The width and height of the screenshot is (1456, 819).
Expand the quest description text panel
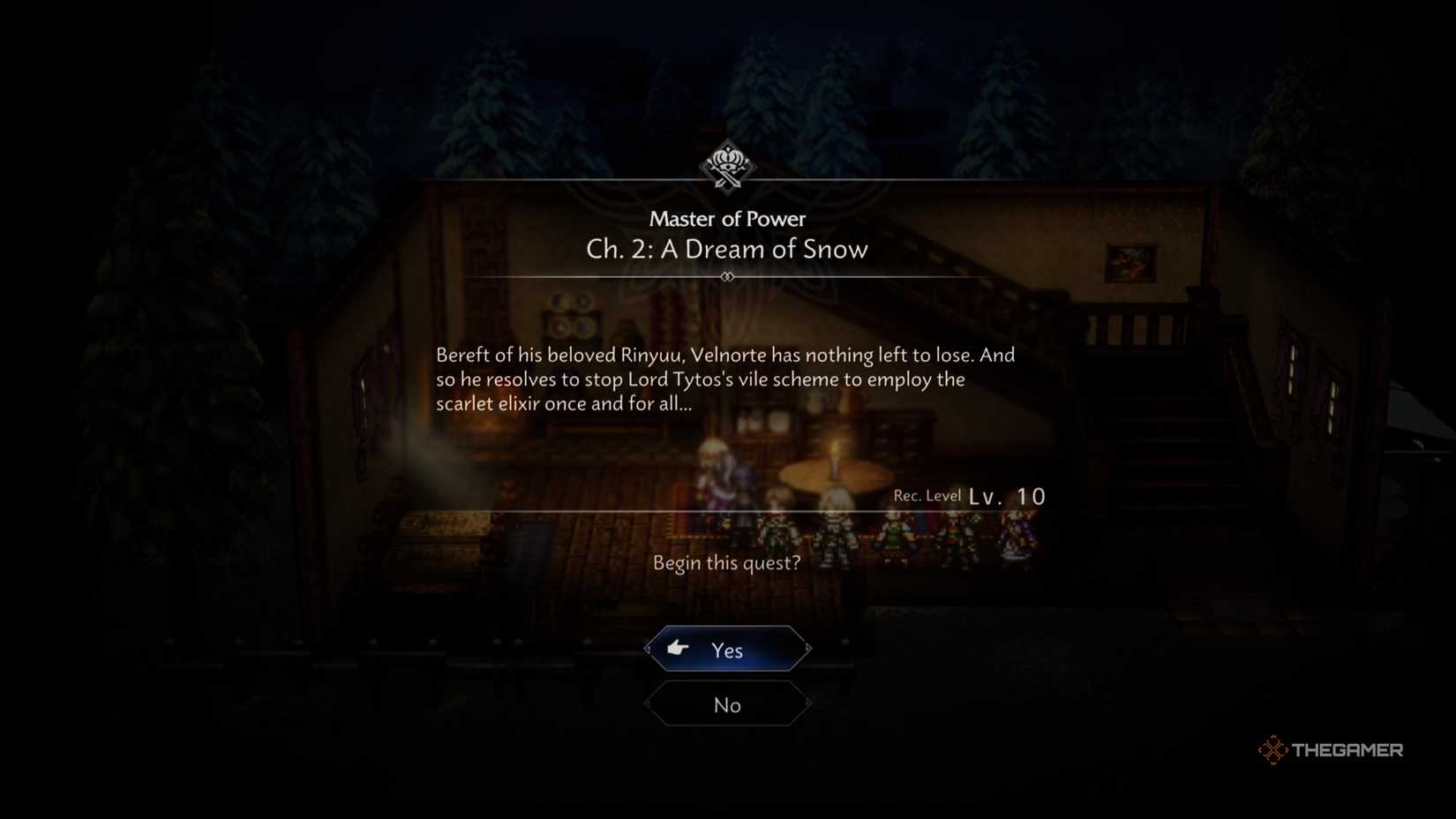pos(725,379)
